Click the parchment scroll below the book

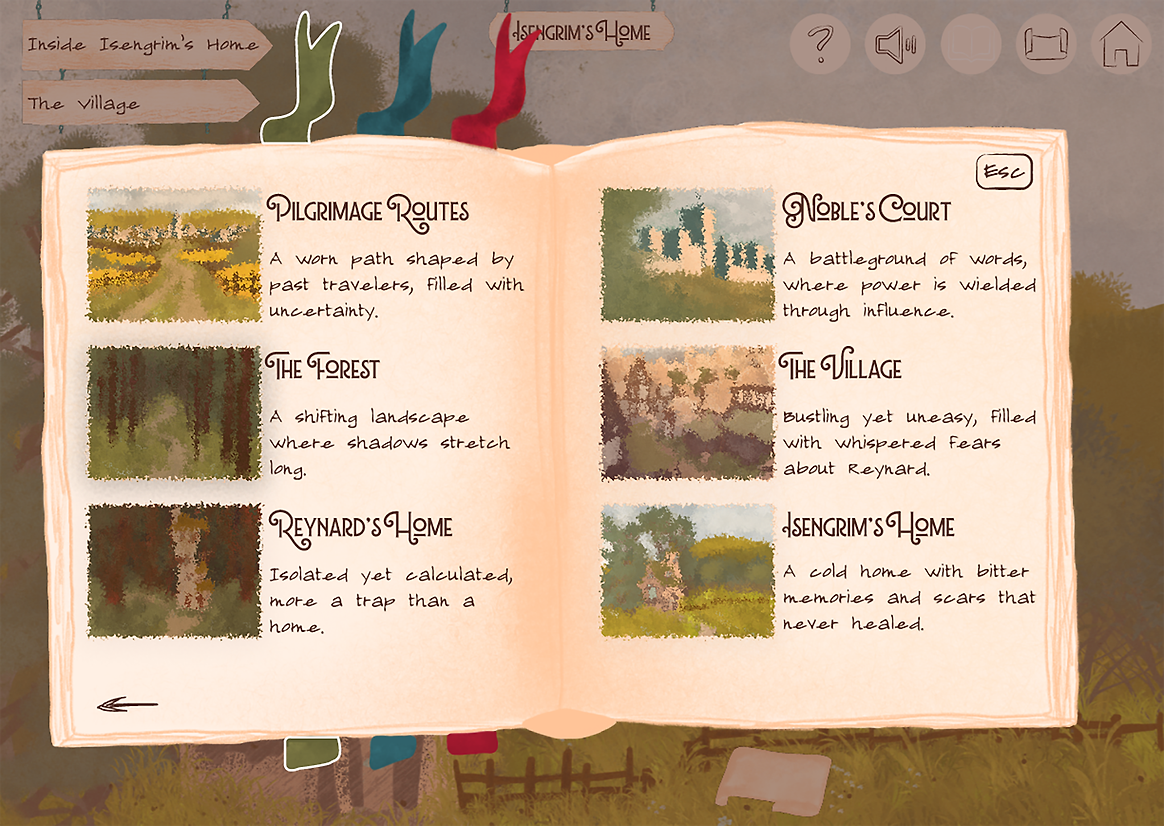coord(773,777)
